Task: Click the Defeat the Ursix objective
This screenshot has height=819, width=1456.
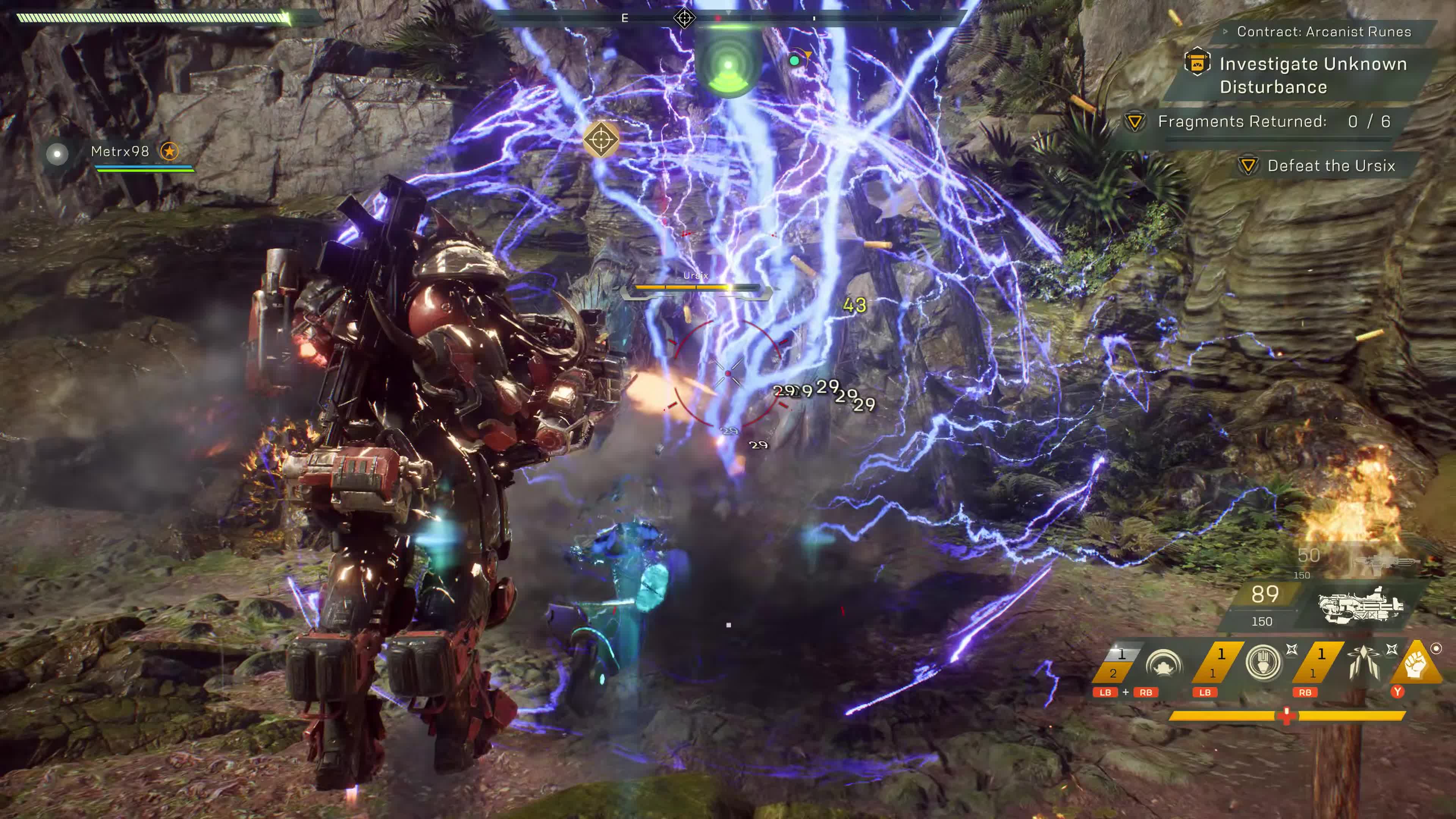Action: coord(1330,166)
